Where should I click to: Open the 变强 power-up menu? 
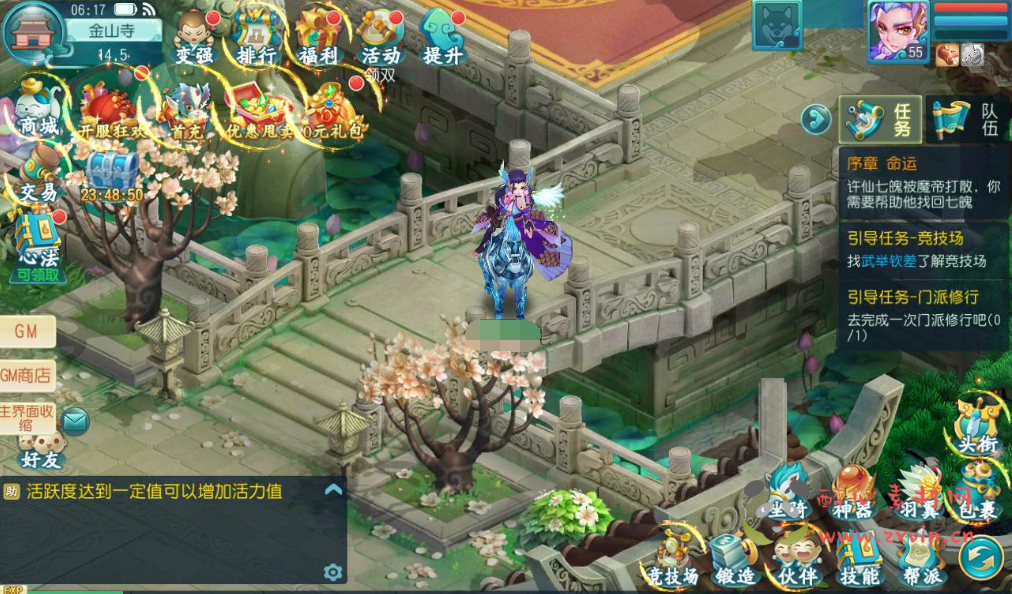194,38
